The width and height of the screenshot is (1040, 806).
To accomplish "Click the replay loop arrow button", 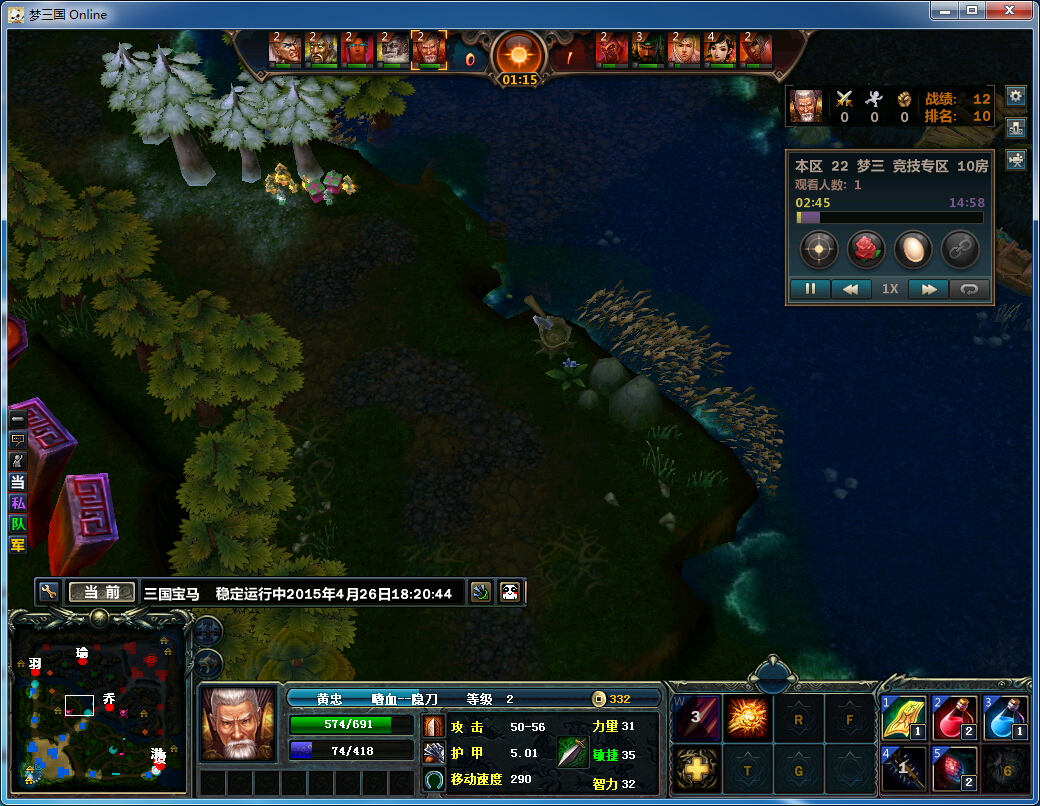I will (x=969, y=289).
